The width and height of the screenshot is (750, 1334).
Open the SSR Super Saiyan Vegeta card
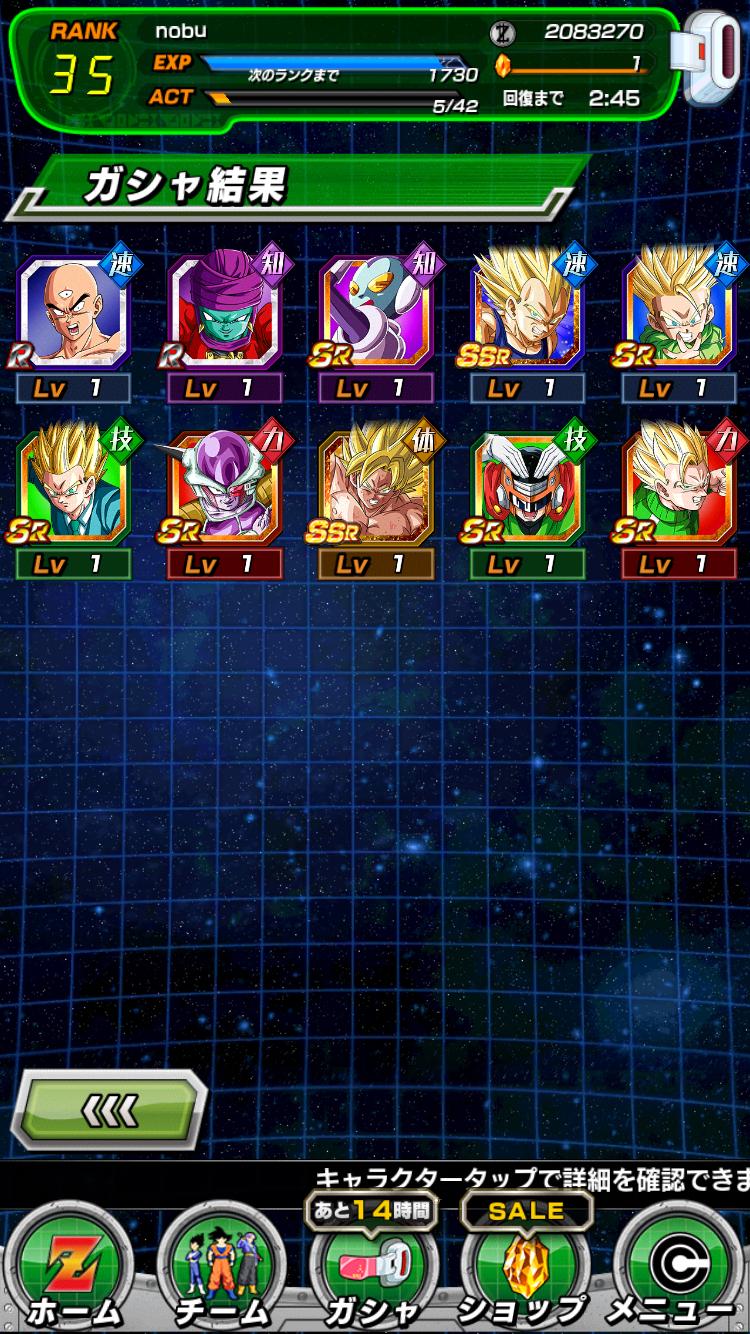[527, 313]
